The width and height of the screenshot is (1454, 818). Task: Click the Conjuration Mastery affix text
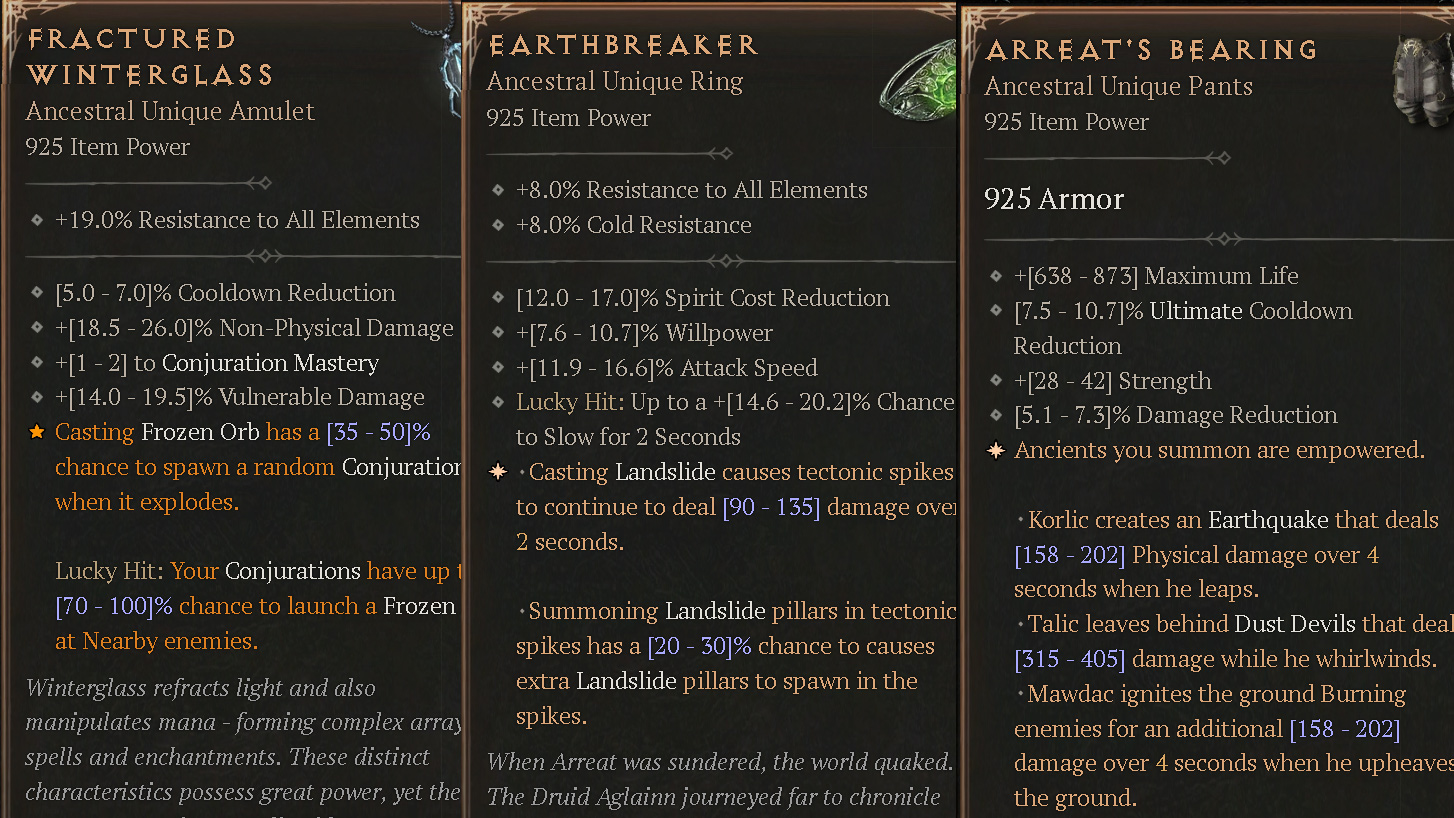tap(215, 363)
